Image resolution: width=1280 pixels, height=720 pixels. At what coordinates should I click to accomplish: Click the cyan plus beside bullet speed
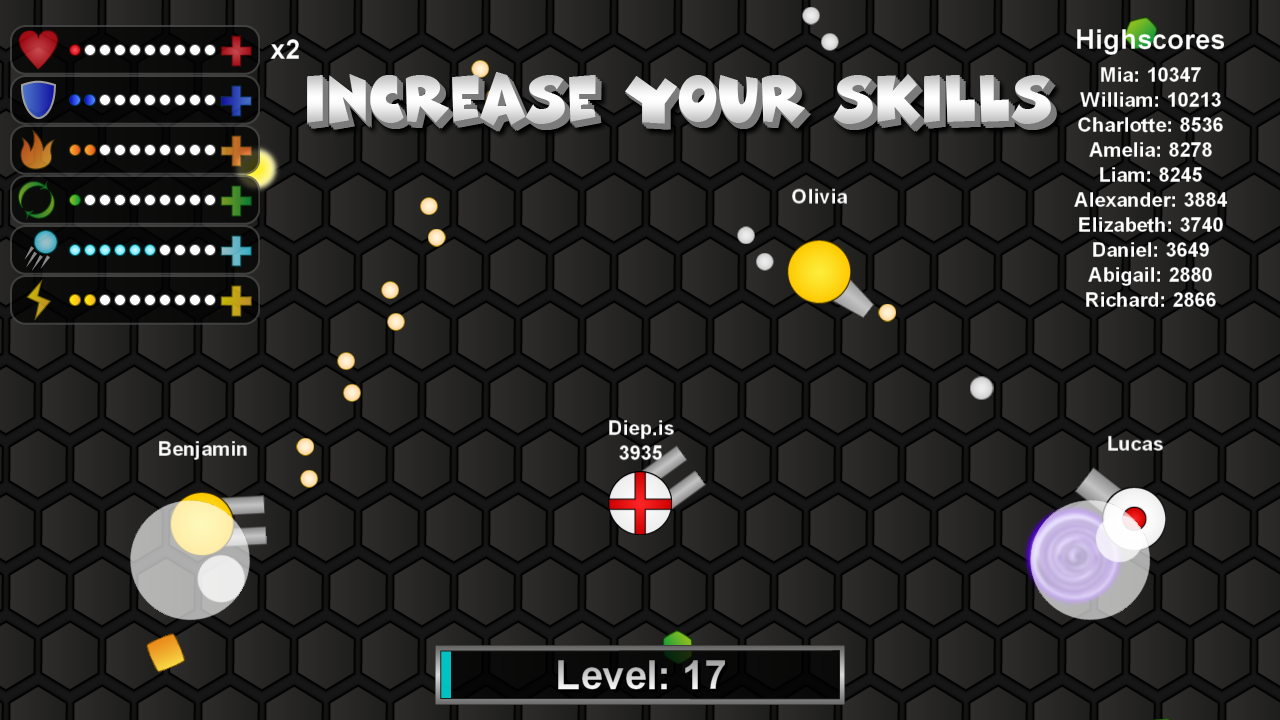[238, 250]
